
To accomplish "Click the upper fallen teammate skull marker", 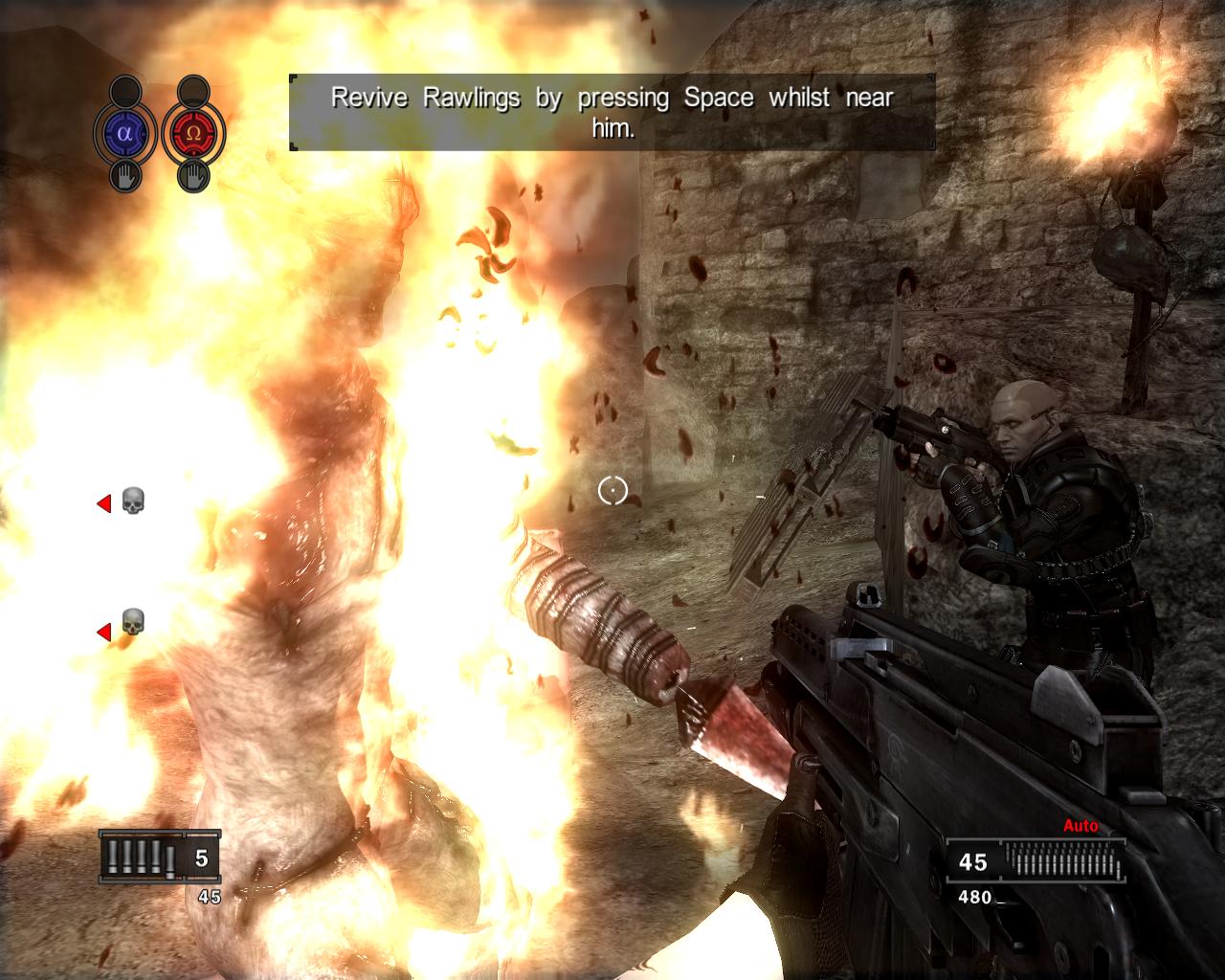I will click(x=132, y=501).
